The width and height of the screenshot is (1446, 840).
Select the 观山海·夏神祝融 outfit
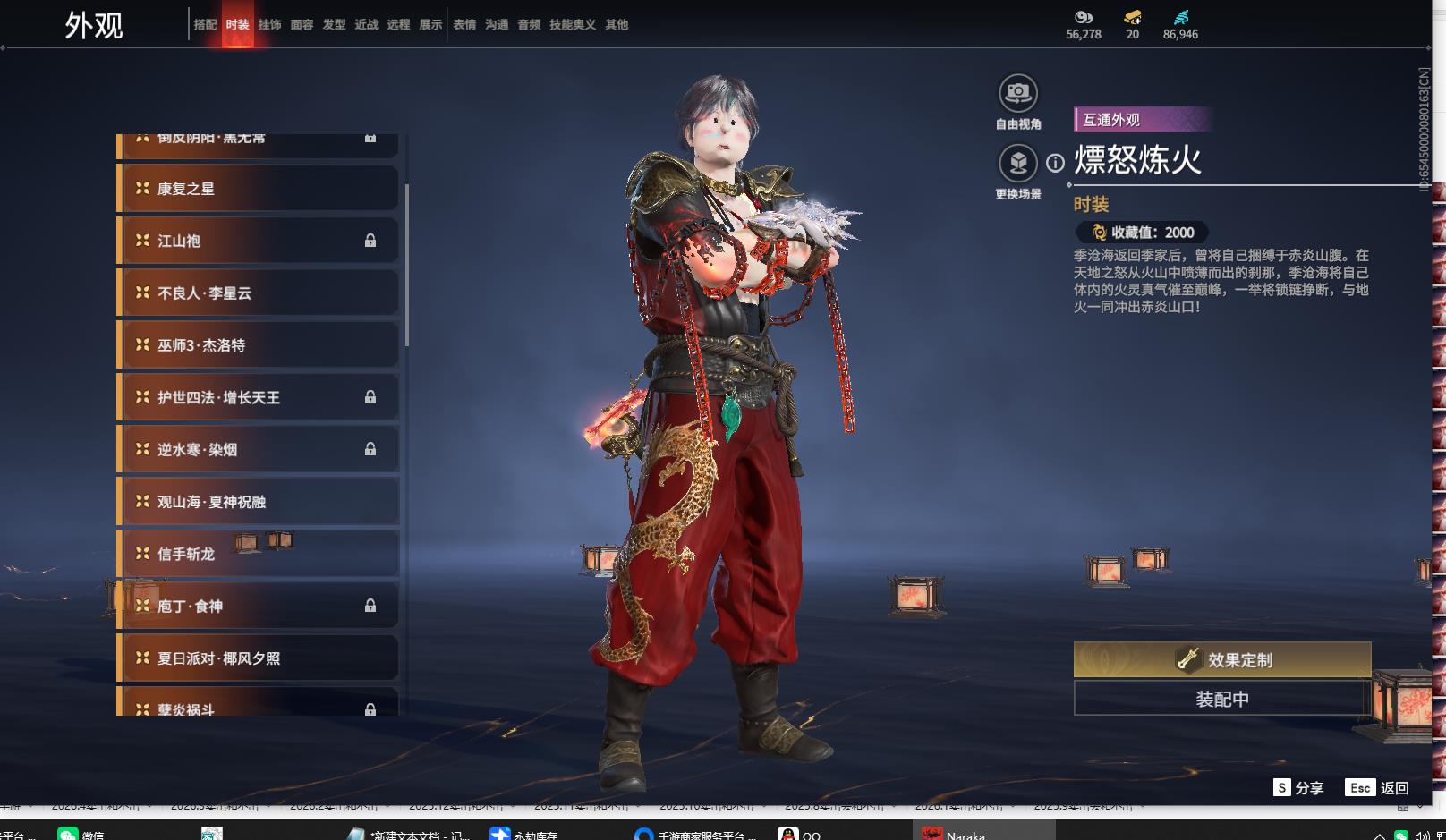pyautogui.click(x=259, y=502)
